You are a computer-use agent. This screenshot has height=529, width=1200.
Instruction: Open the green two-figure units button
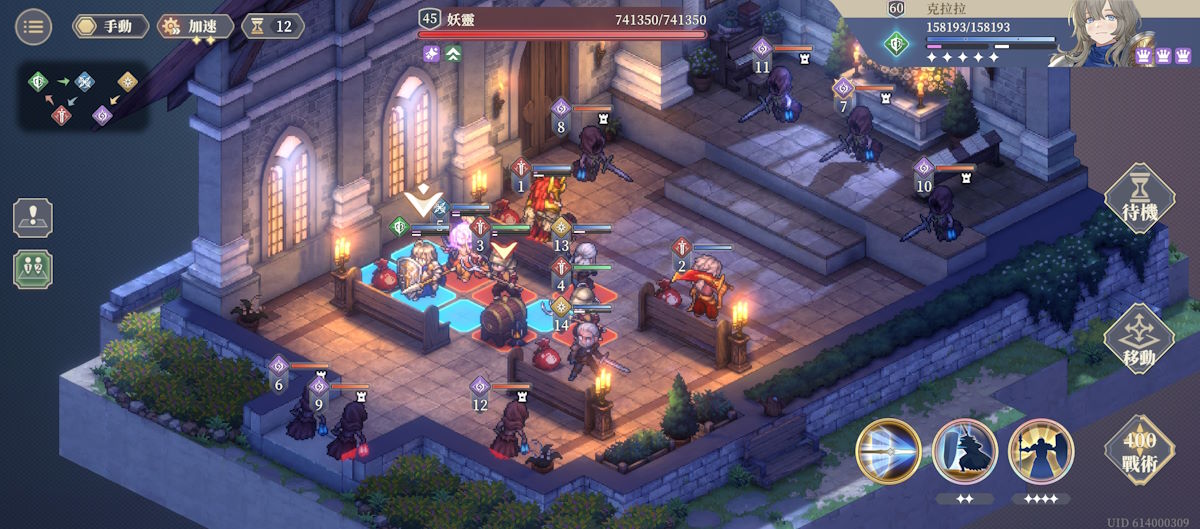(x=33, y=269)
